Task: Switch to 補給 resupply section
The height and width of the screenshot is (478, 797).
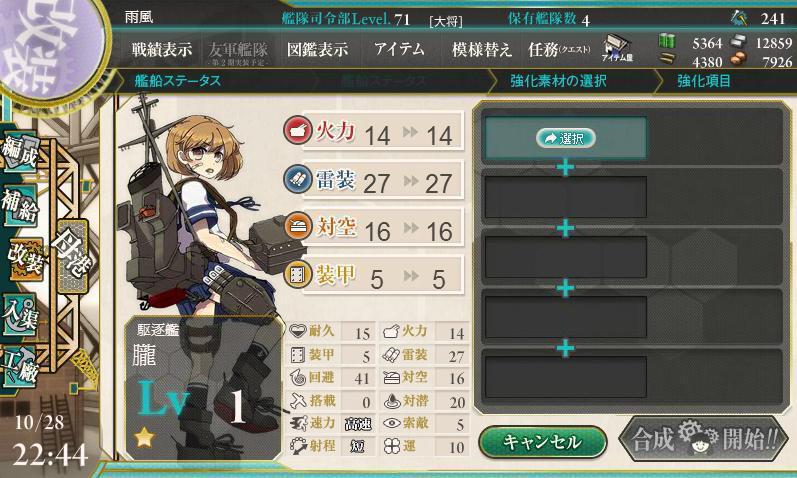Action: pyautogui.click(x=22, y=205)
